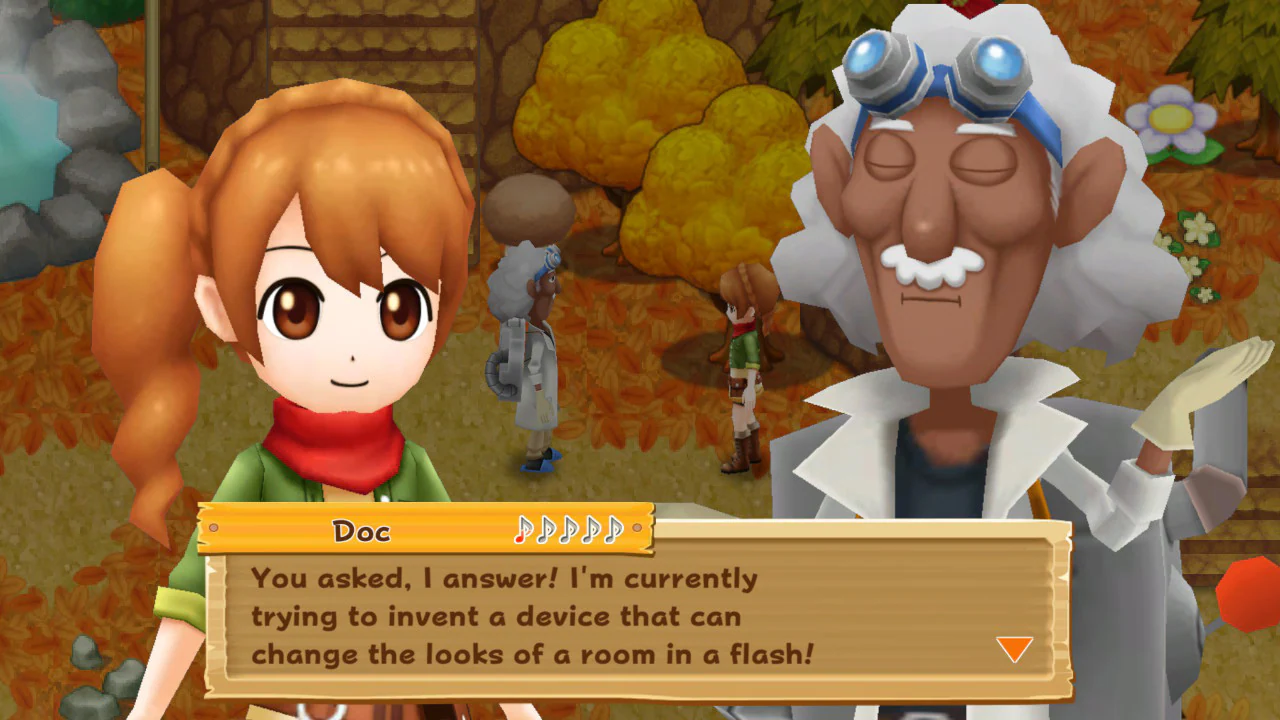
Task: Click the orange advance-dialogue triangle
Action: tap(1013, 649)
